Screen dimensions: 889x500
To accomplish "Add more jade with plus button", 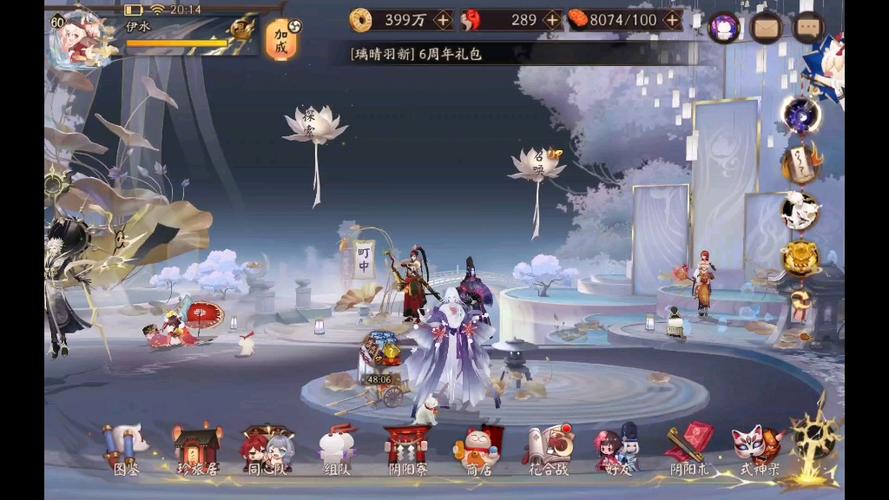I will 552,20.
